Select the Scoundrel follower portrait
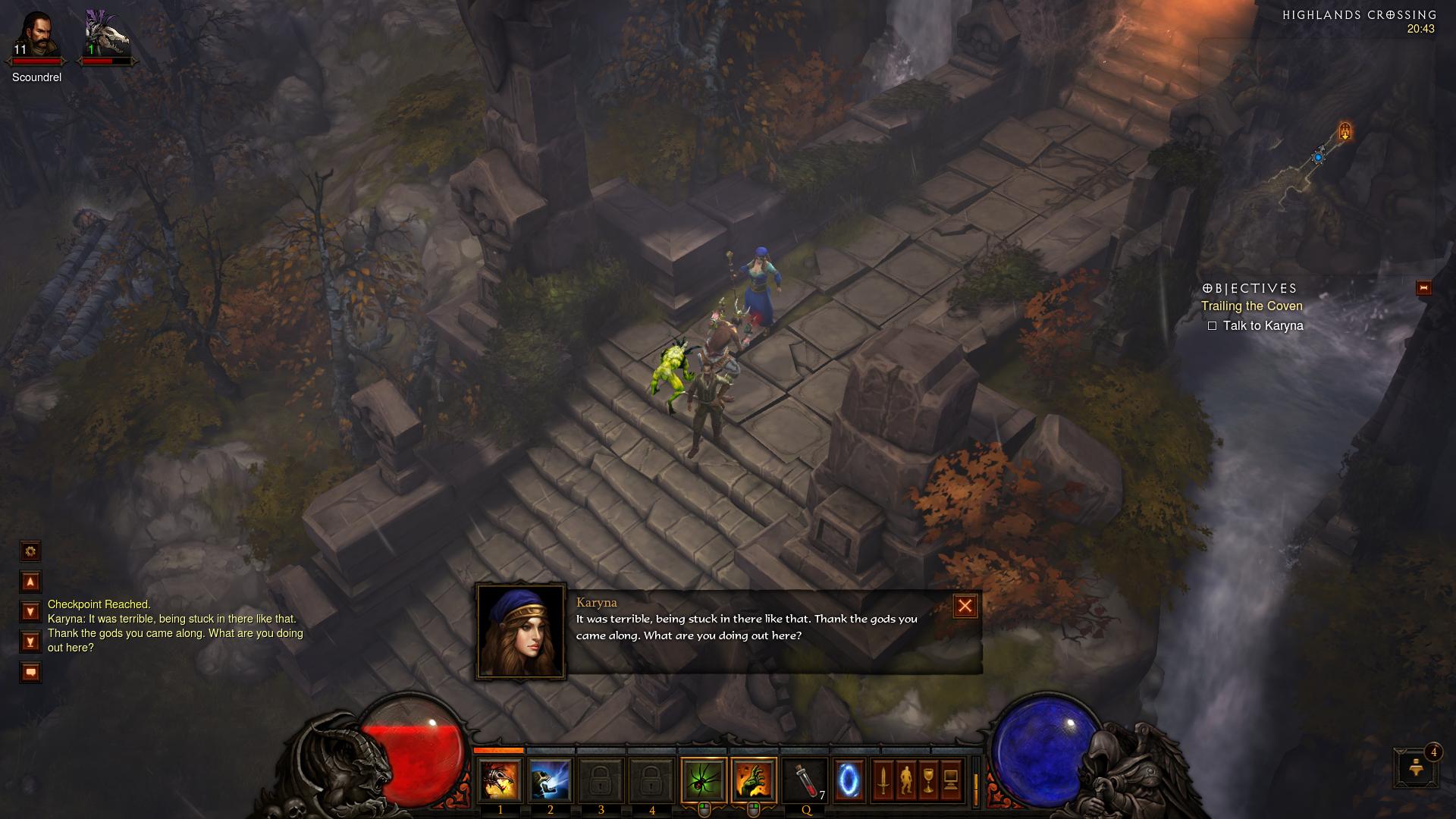The image size is (1456, 819). pos(36,36)
